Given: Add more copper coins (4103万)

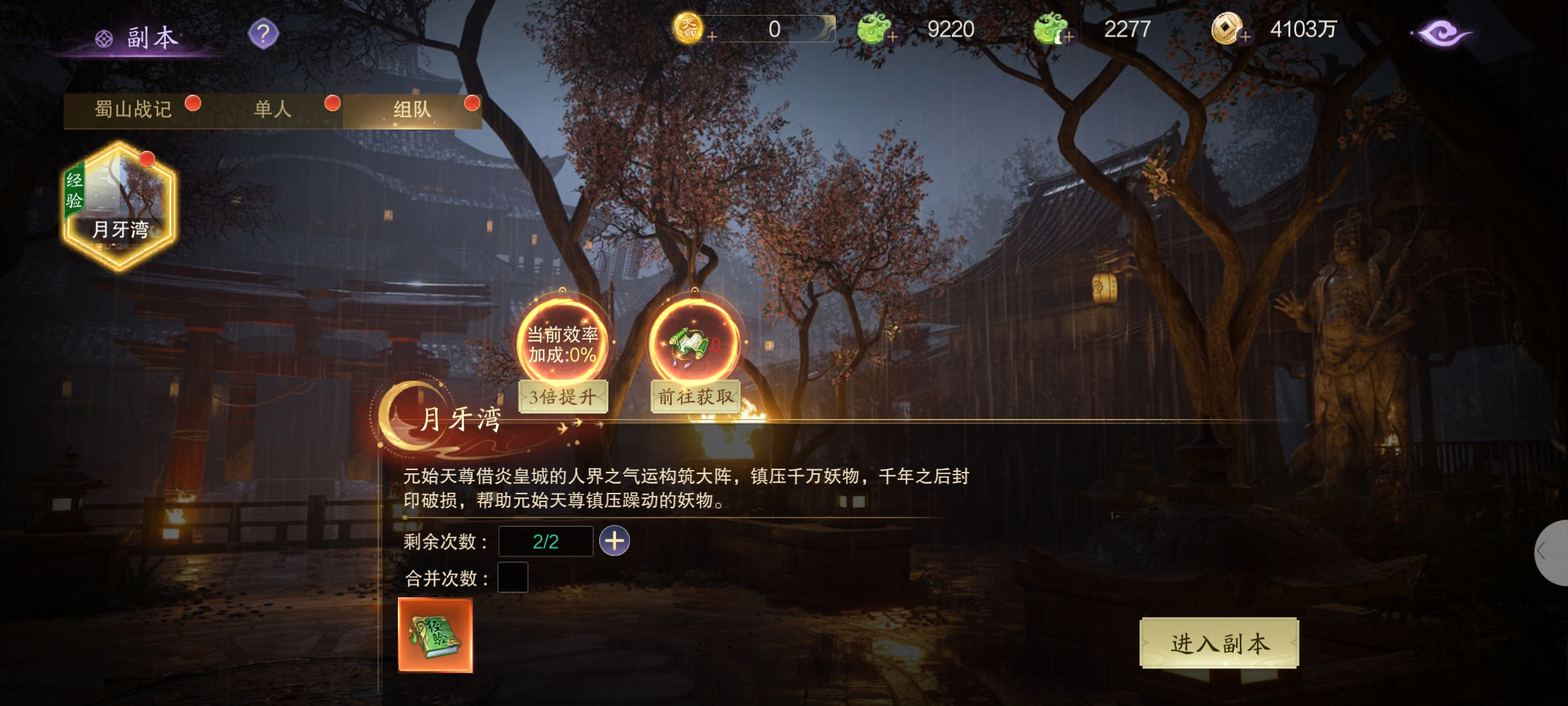Looking at the screenshot, I should (1245, 37).
